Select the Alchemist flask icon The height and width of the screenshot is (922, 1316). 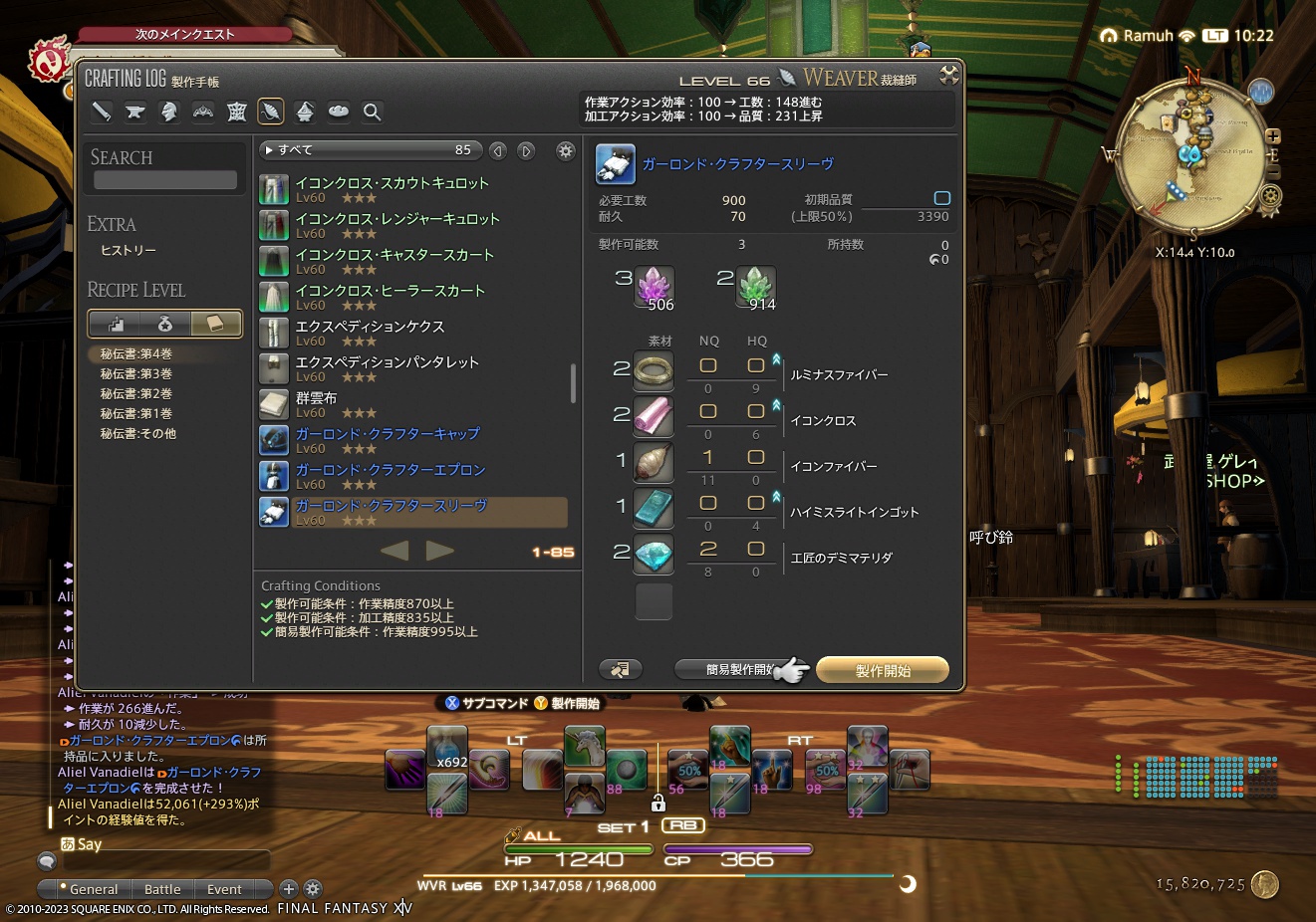click(305, 112)
